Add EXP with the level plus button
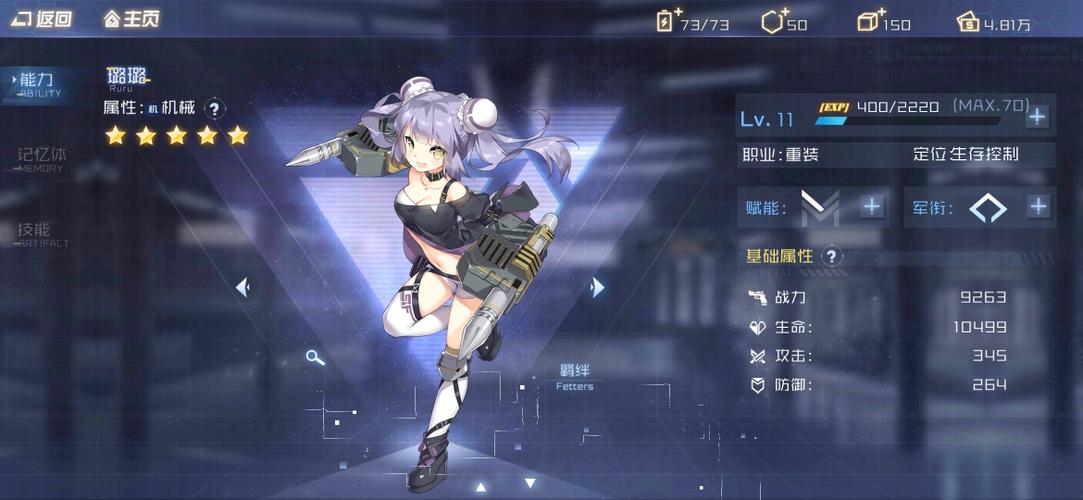 tap(1037, 116)
